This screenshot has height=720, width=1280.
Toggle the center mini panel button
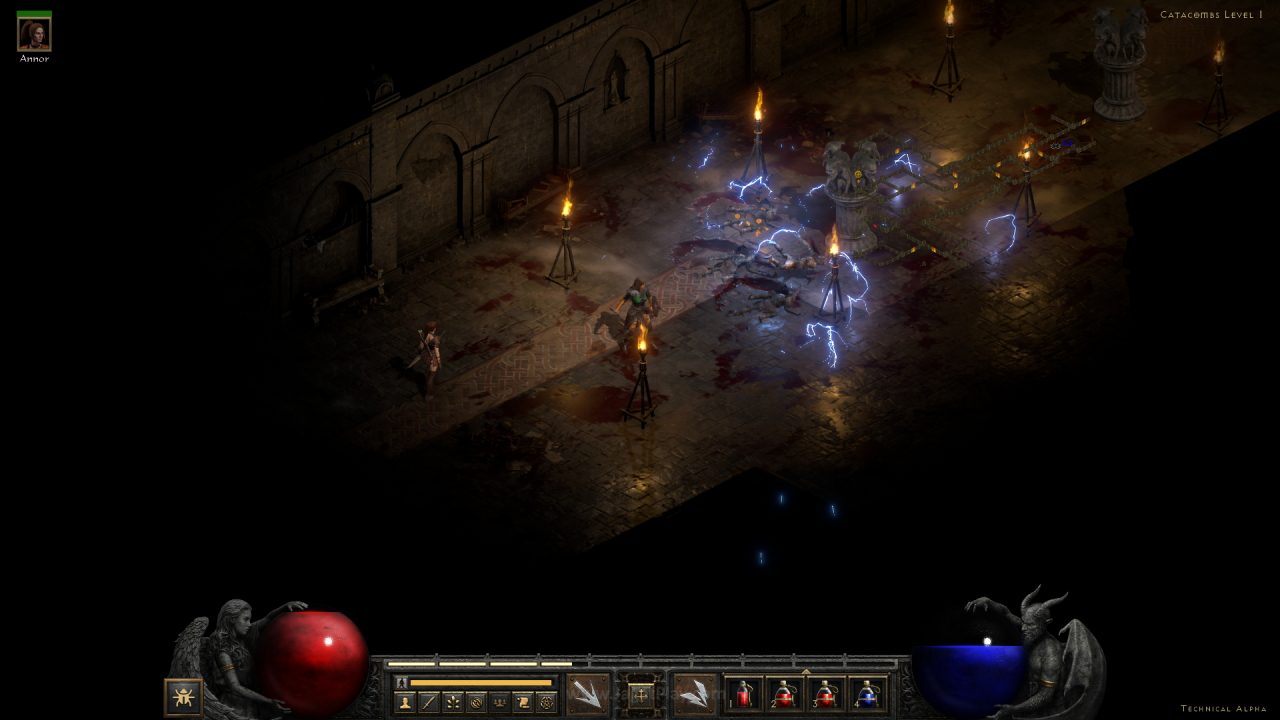[641, 694]
